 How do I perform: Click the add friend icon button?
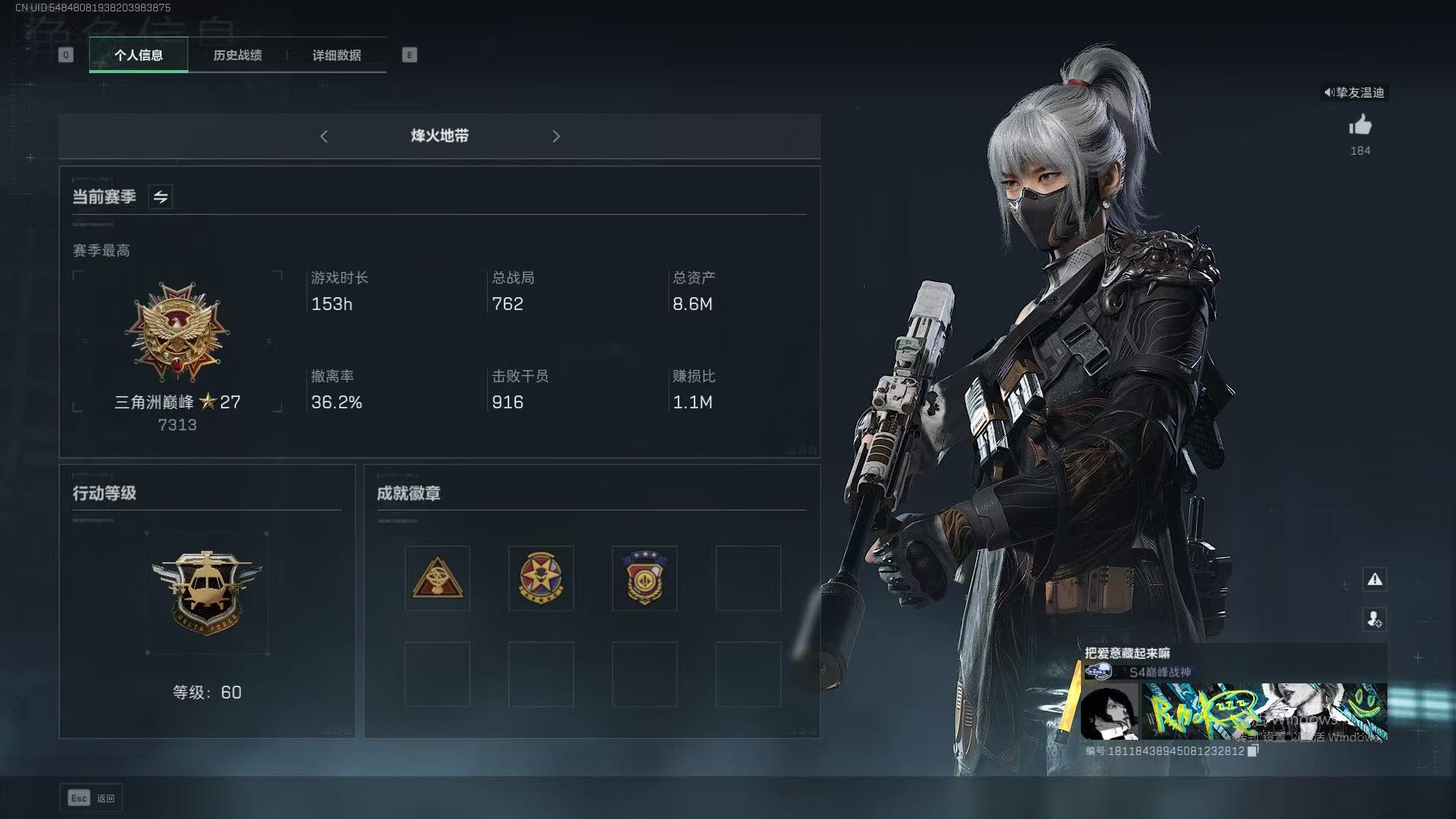click(x=1374, y=619)
